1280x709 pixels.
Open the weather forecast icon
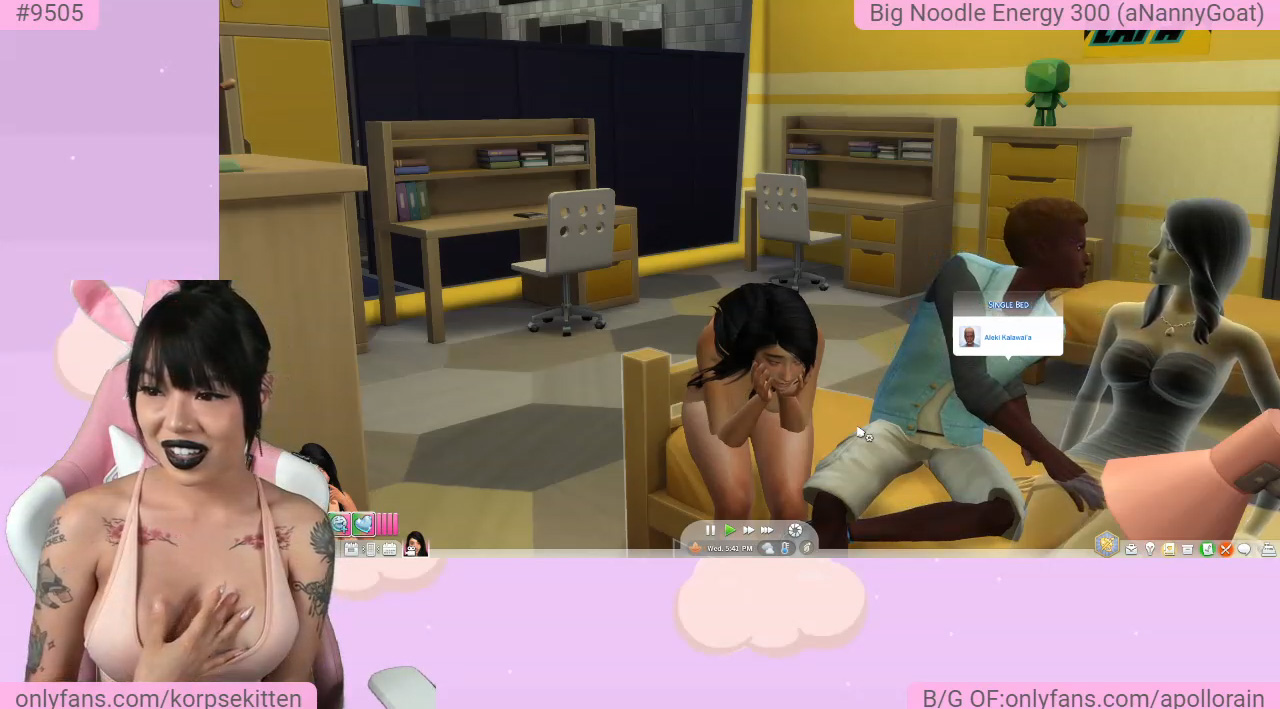(x=768, y=548)
